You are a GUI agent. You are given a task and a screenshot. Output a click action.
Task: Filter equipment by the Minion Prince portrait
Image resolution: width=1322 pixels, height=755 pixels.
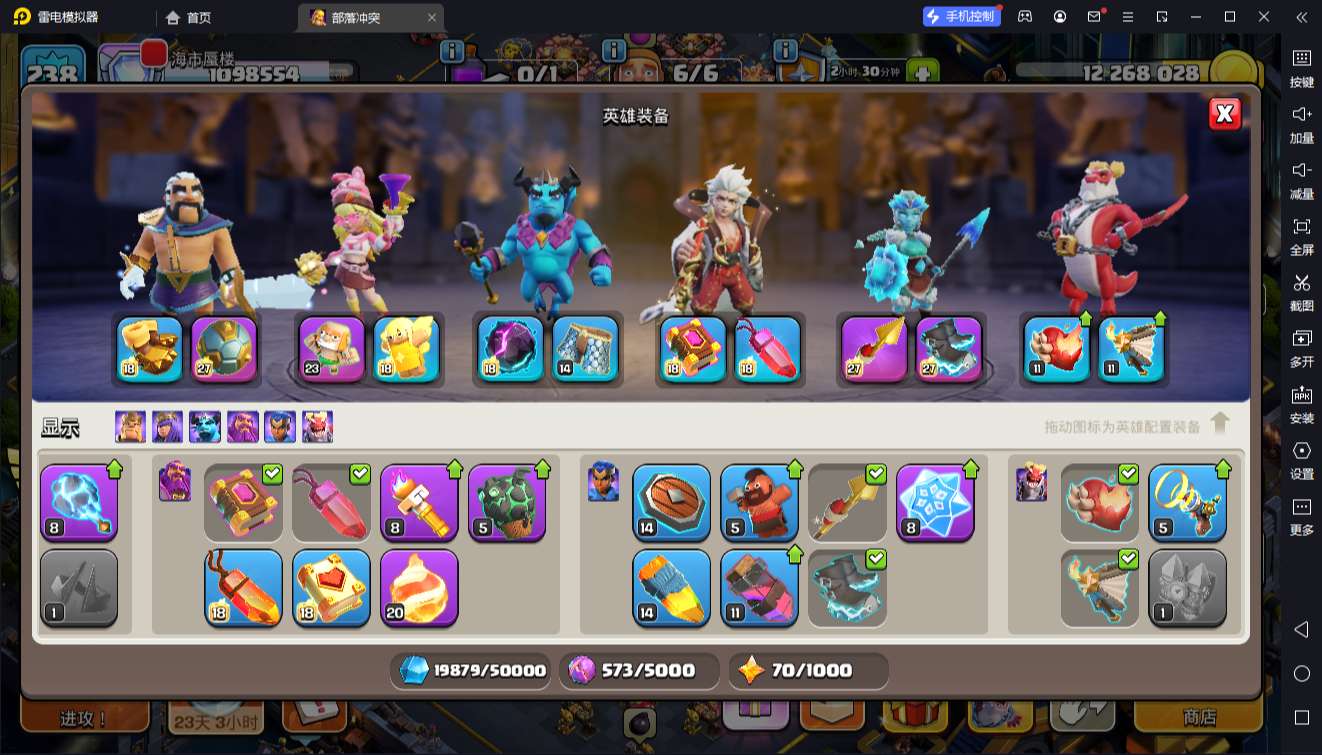click(x=205, y=427)
